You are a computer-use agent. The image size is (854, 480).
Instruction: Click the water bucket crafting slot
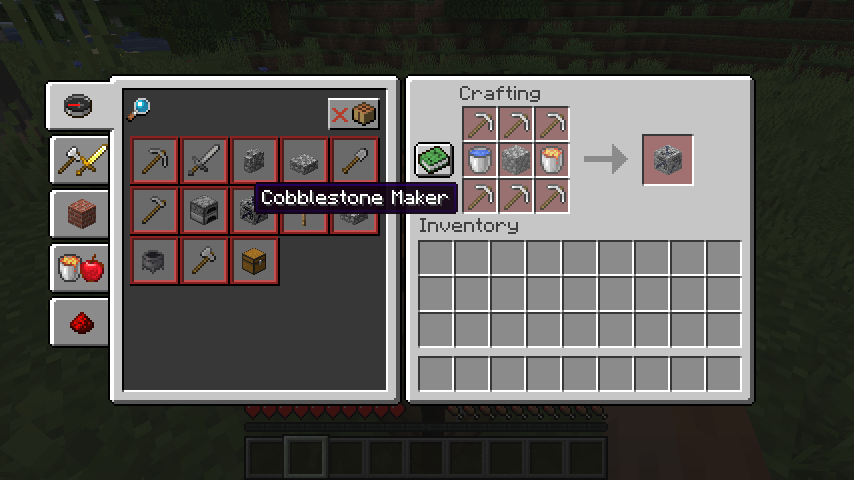480,160
